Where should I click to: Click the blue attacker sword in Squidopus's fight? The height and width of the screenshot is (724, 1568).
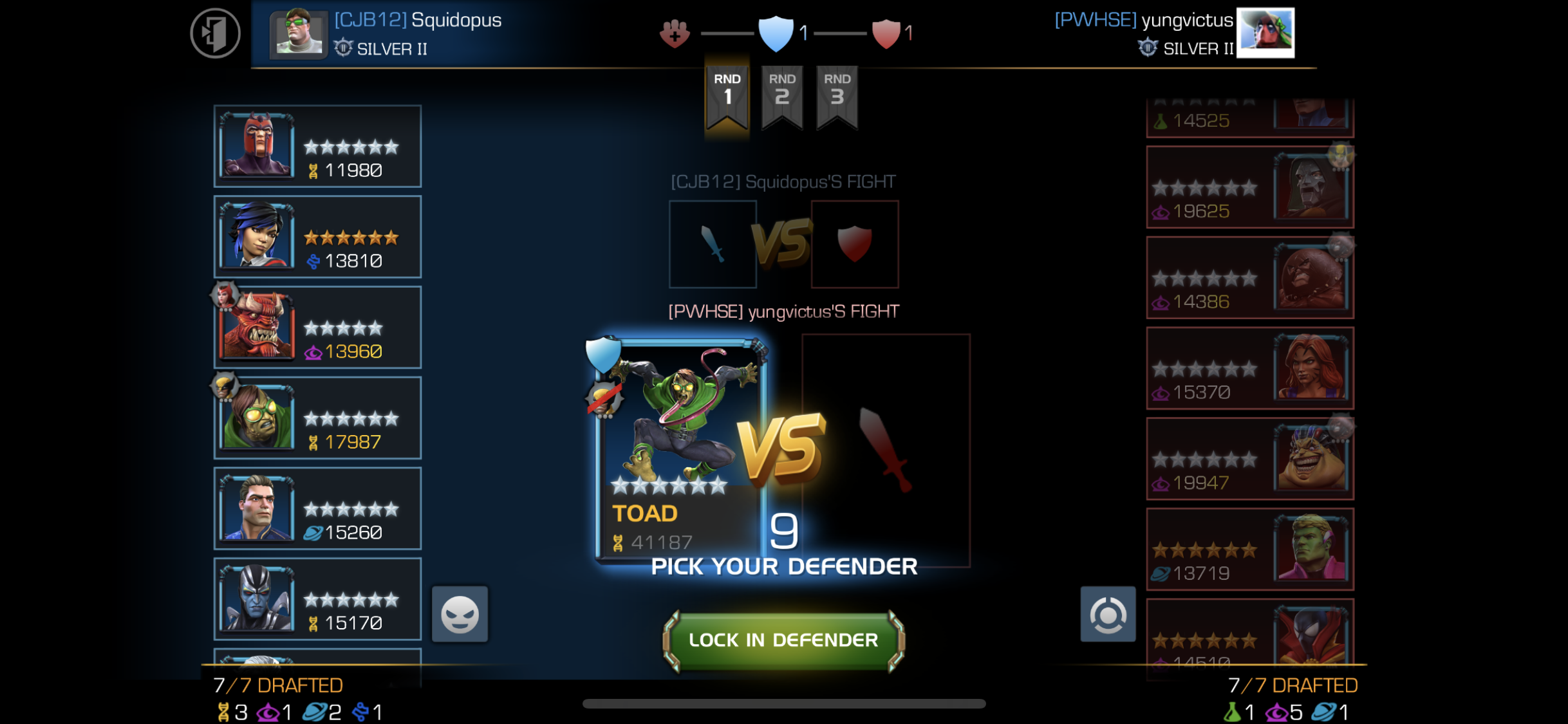tap(713, 244)
